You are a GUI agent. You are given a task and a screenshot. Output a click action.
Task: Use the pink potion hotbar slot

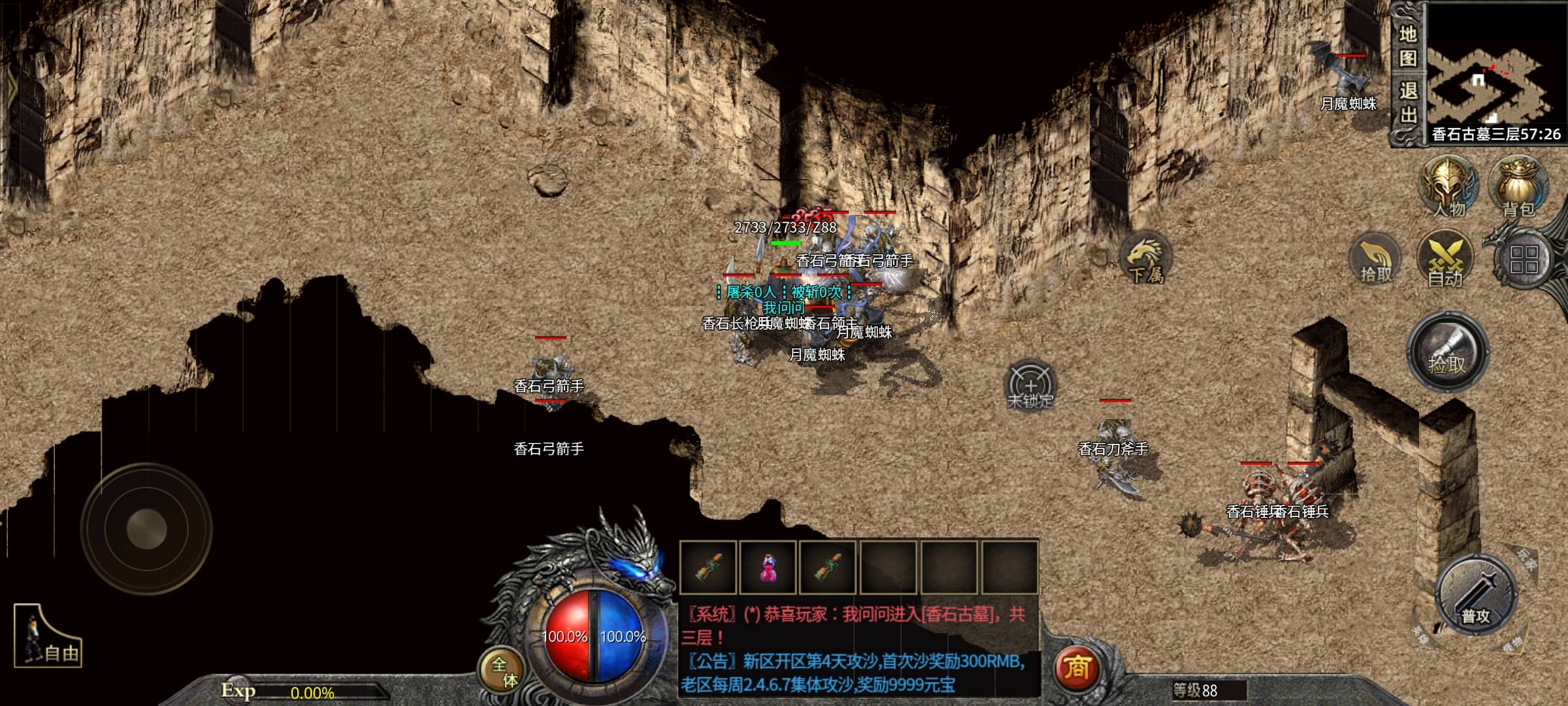point(768,567)
